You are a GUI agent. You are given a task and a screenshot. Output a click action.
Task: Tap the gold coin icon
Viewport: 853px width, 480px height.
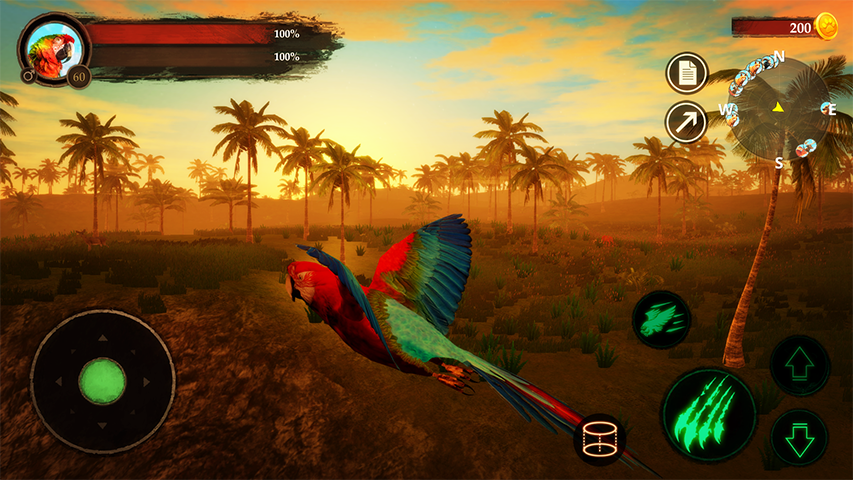(x=826, y=27)
